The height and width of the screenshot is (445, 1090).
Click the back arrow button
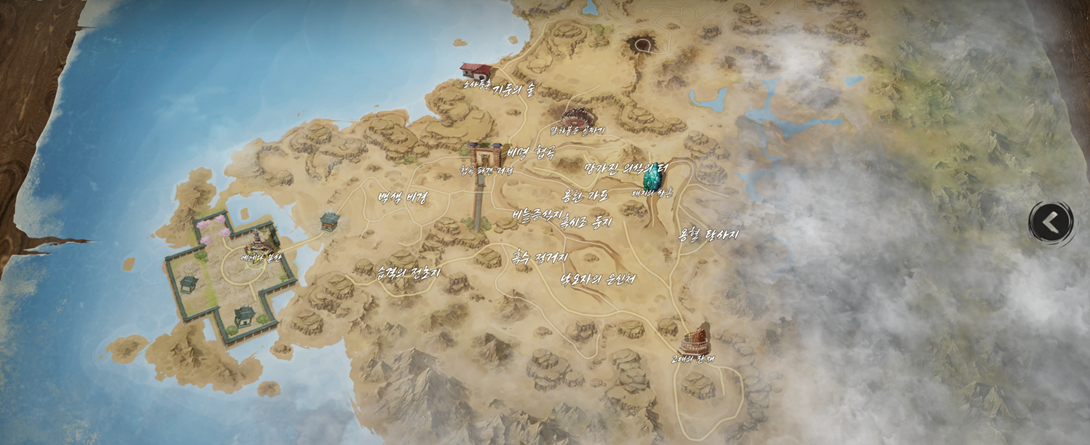(1051, 222)
